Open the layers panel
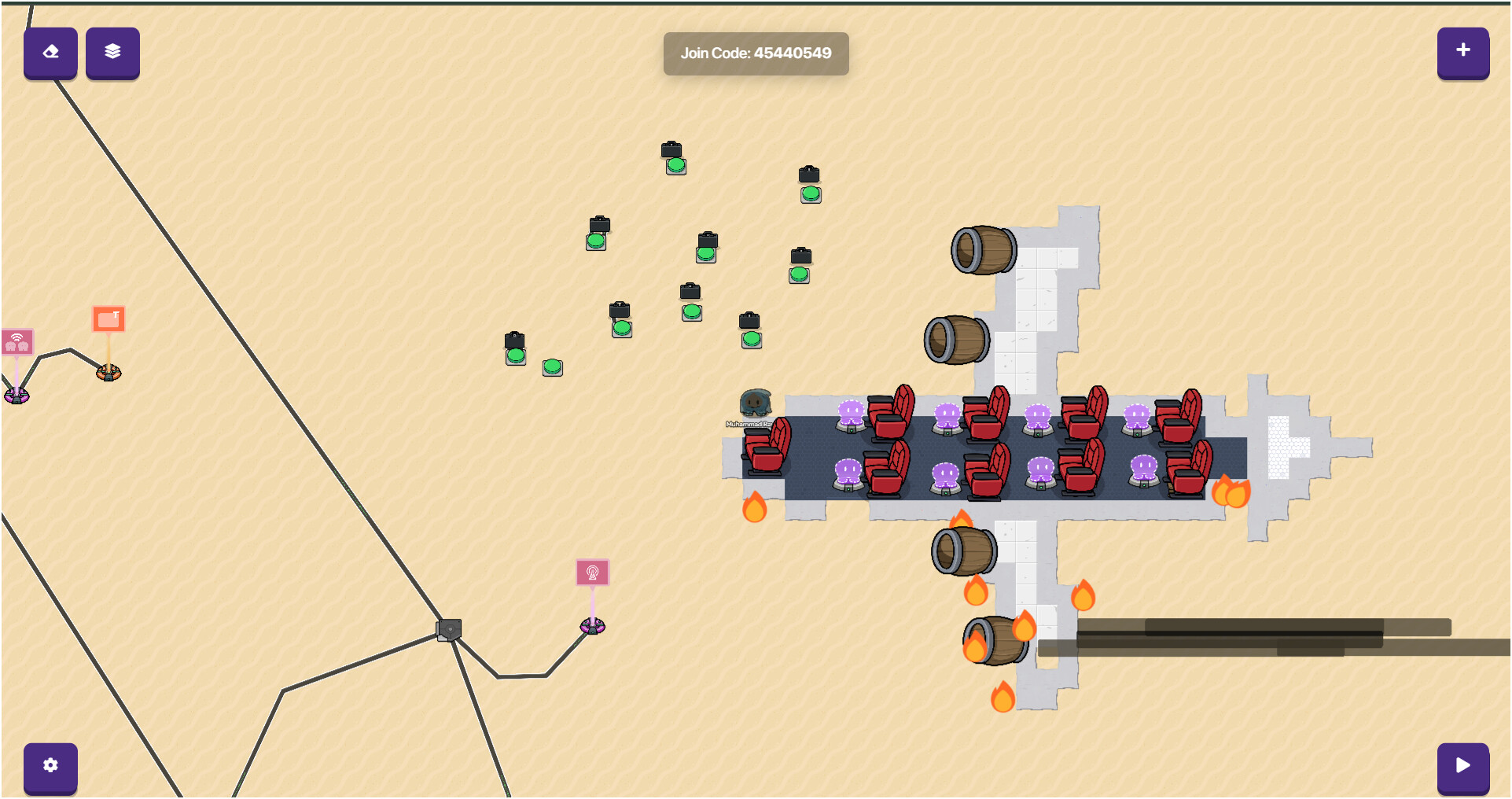1512x799 pixels. (112, 52)
